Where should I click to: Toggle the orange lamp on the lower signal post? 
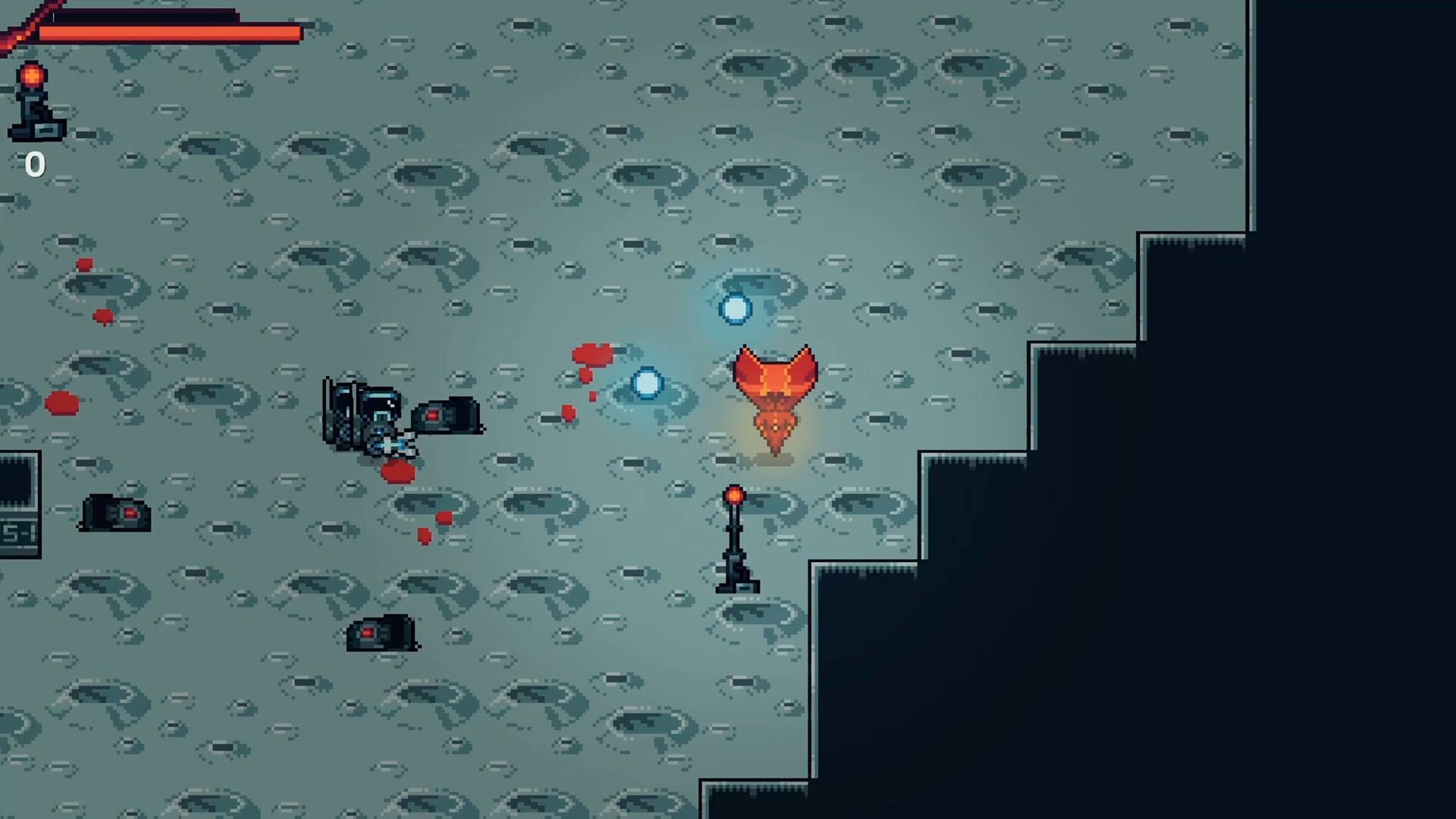pyautogui.click(x=733, y=497)
